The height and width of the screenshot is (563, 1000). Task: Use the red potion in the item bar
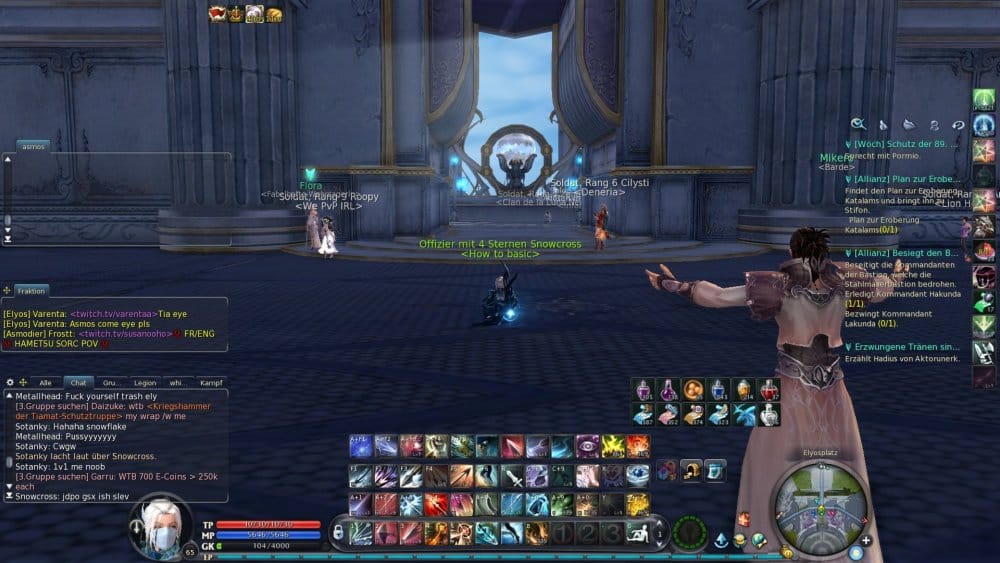(769, 389)
